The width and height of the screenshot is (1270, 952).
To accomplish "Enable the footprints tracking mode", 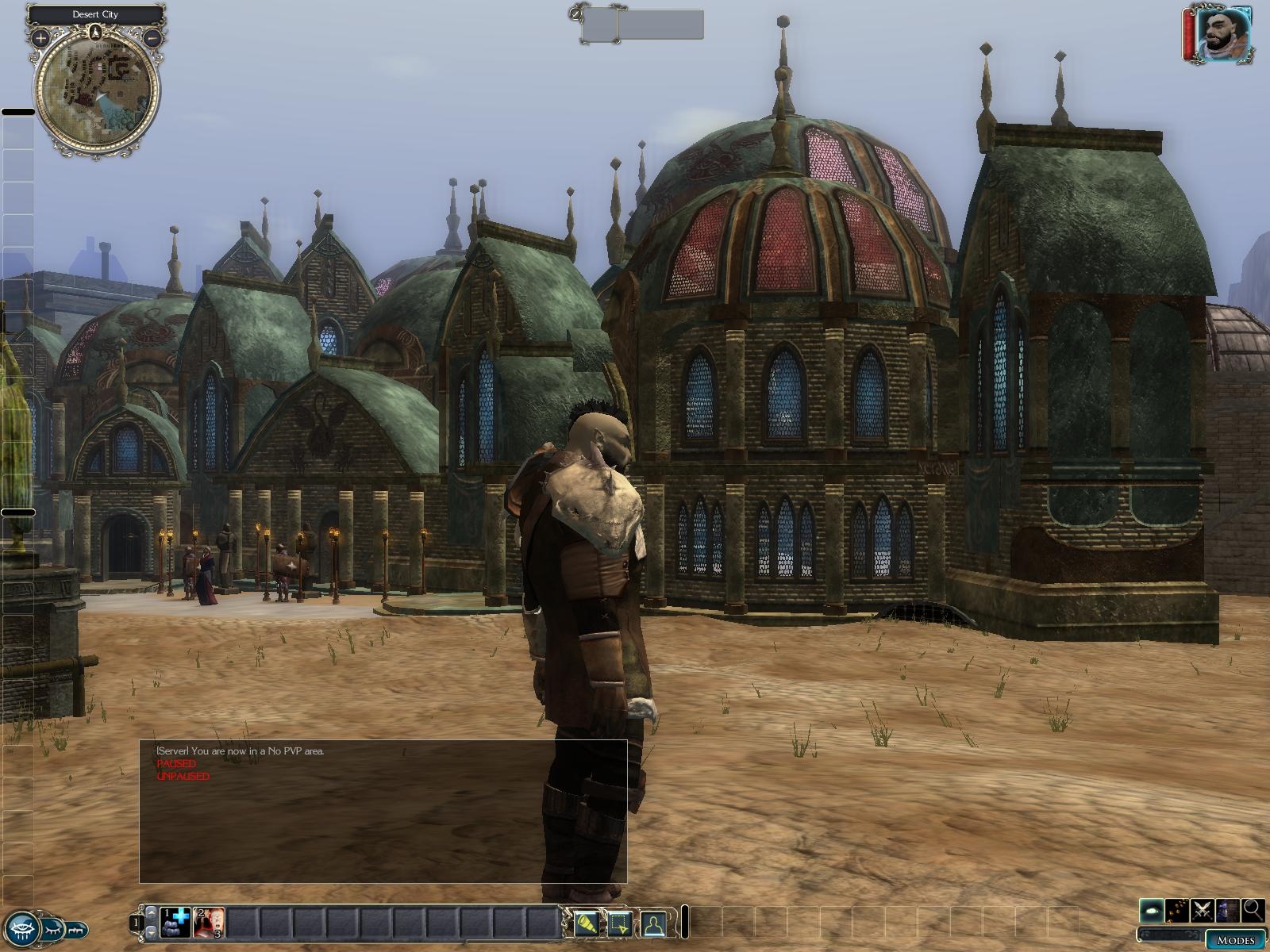I will 1177,910.
